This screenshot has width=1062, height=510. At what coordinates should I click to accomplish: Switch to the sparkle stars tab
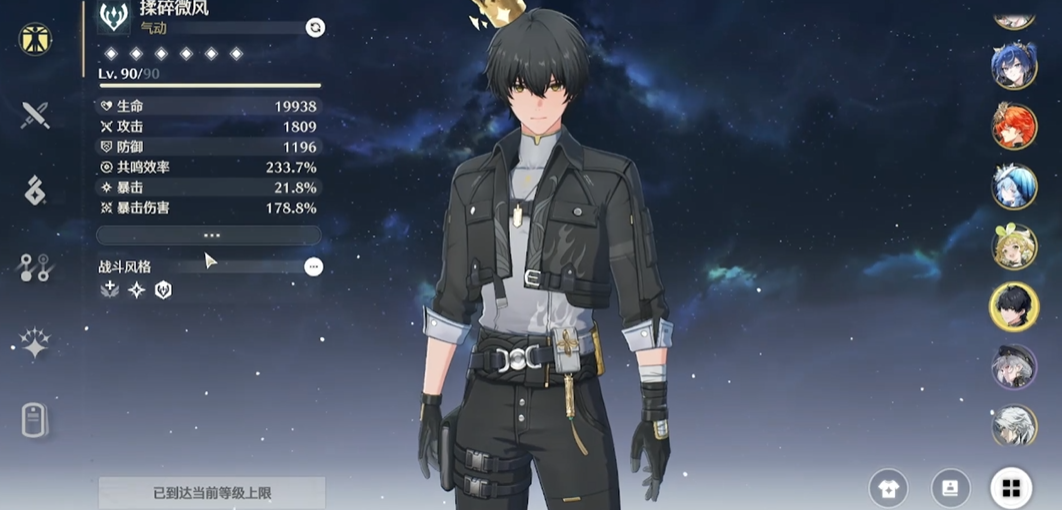pos(36,344)
